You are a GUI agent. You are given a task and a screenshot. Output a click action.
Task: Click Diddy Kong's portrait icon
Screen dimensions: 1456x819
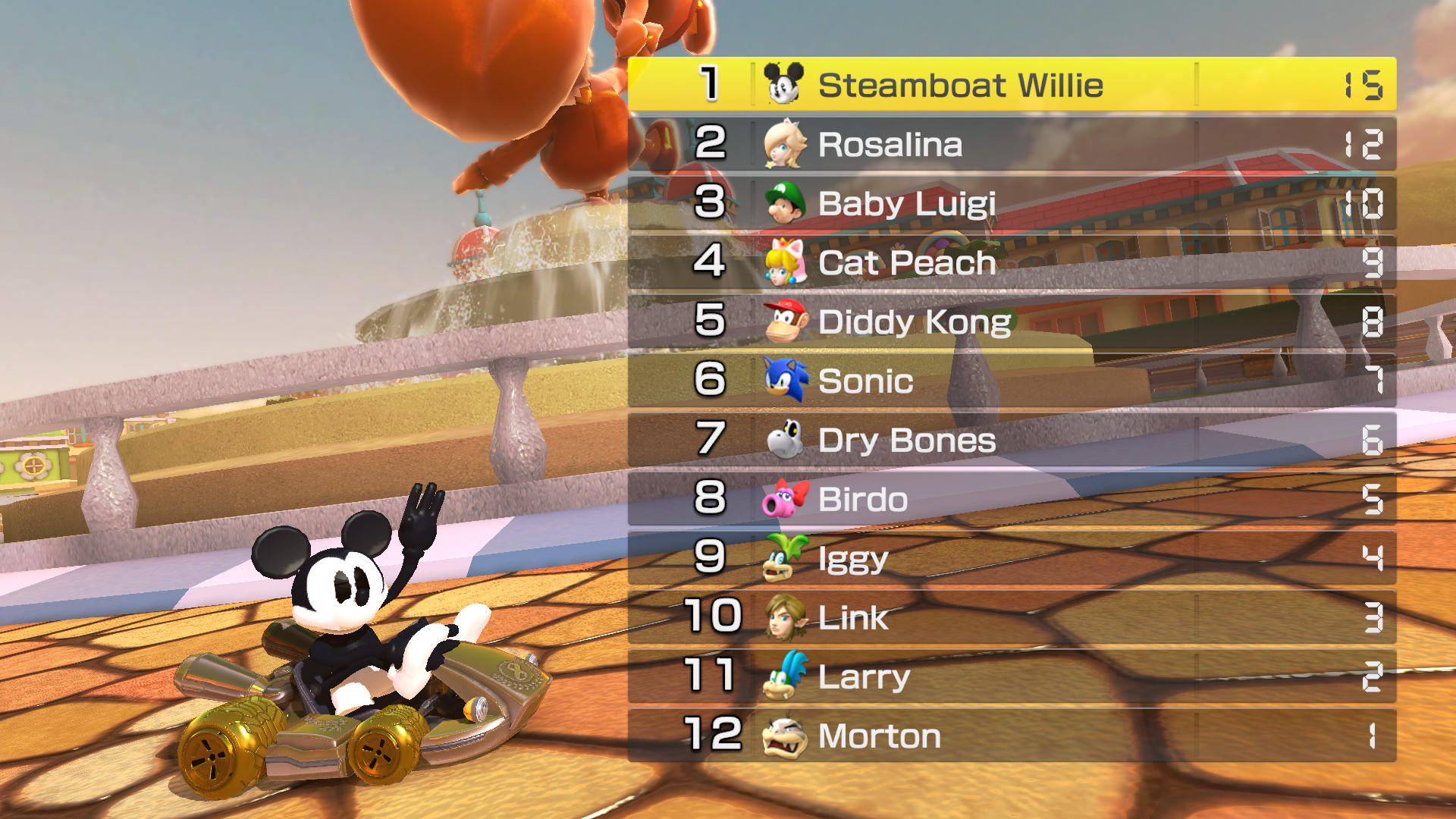785,322
